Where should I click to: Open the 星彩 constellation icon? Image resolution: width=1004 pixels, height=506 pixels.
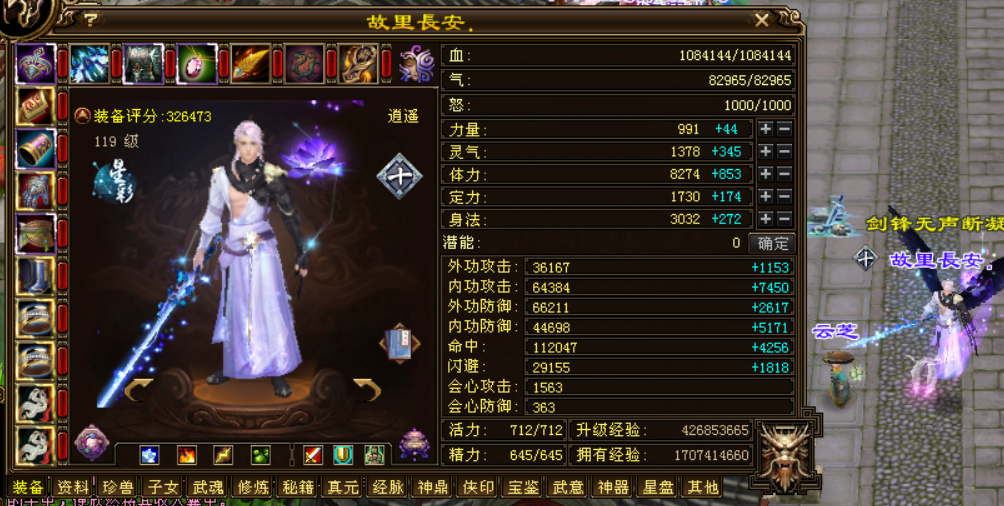click(x=114, y=180)
